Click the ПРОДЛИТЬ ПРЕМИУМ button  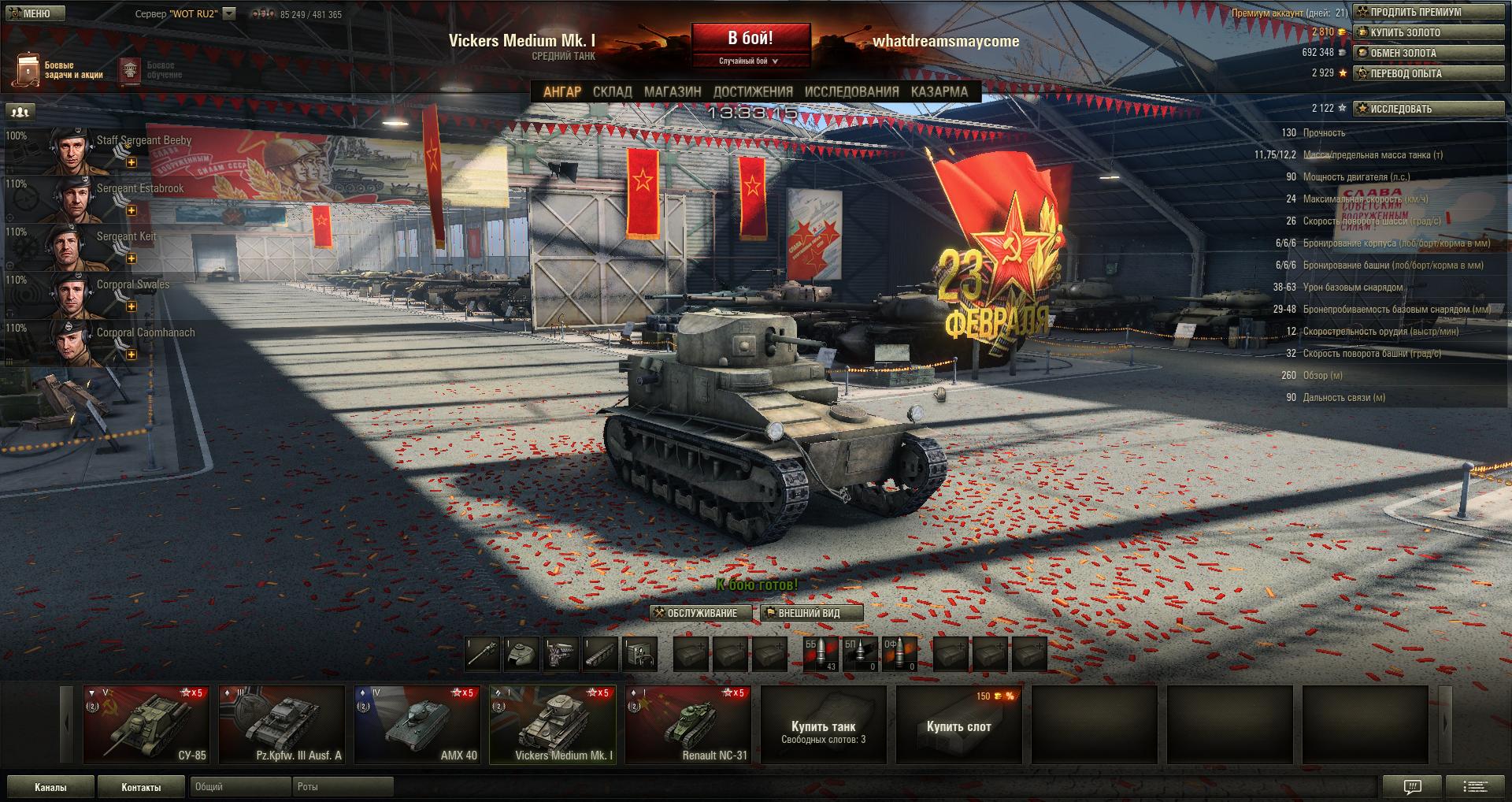1428,12
